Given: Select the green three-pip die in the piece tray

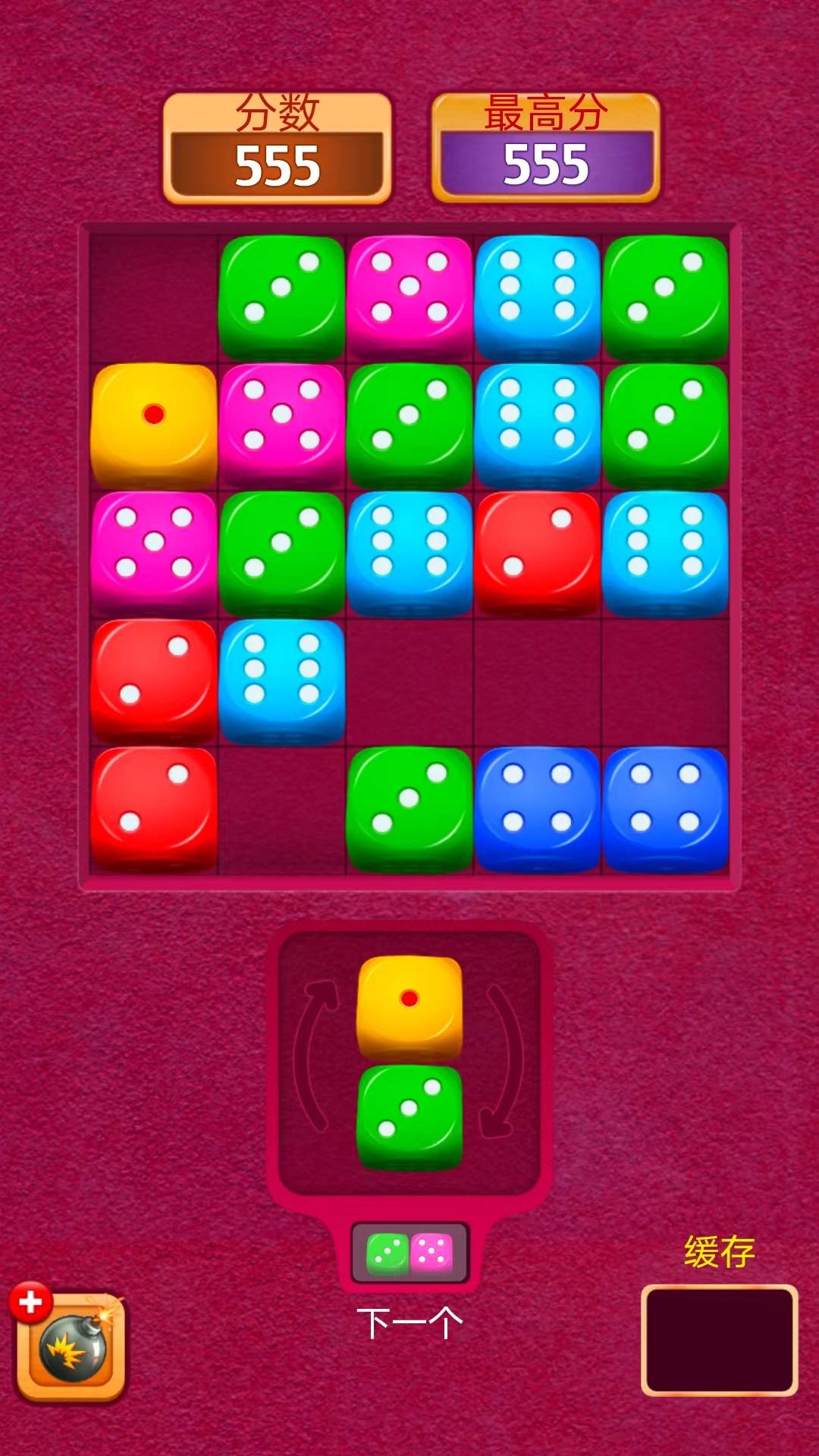Looking at the screenshot, I should pos(409,1116).
